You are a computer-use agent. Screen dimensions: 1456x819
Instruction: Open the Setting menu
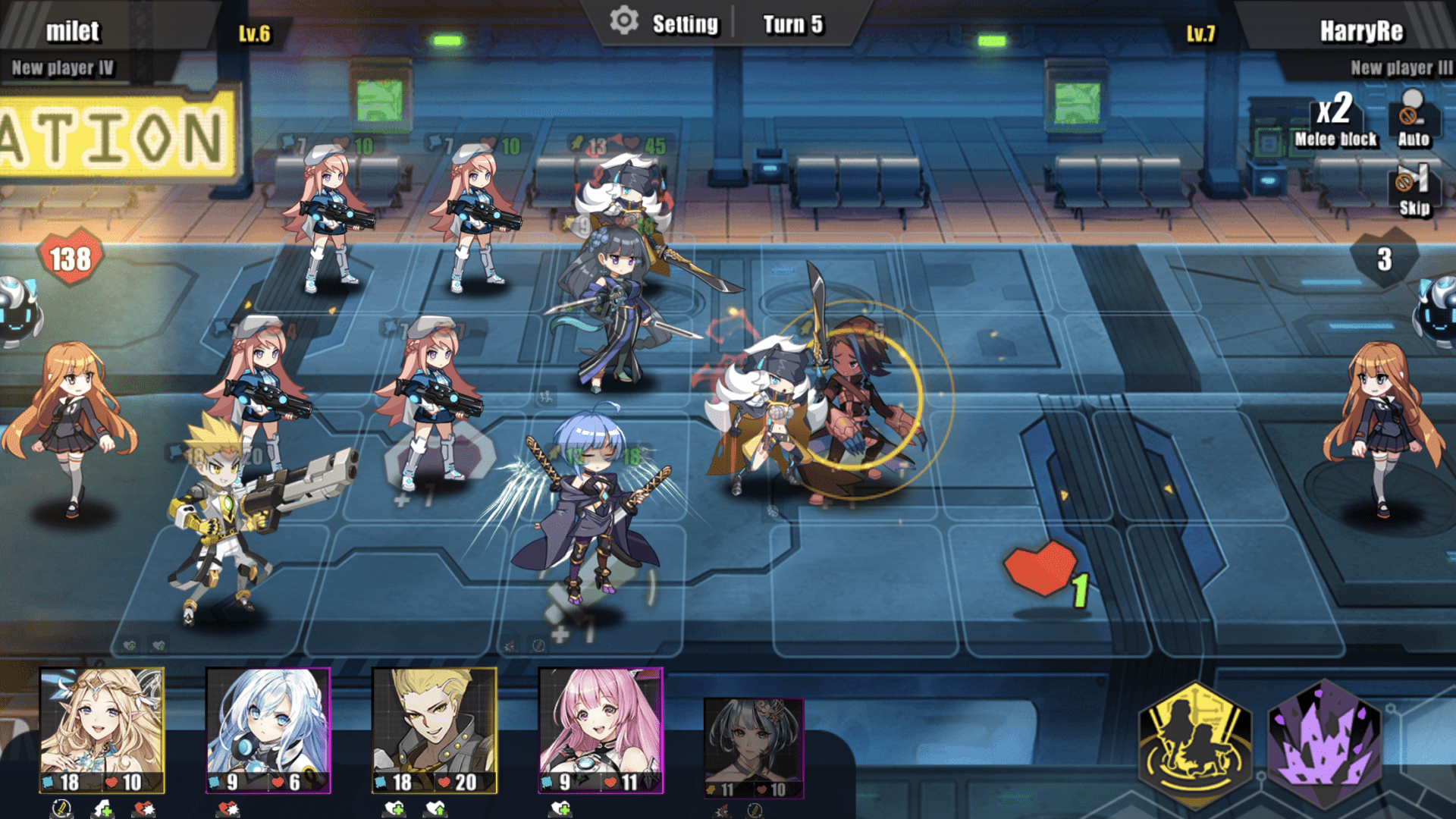(666, 24)
